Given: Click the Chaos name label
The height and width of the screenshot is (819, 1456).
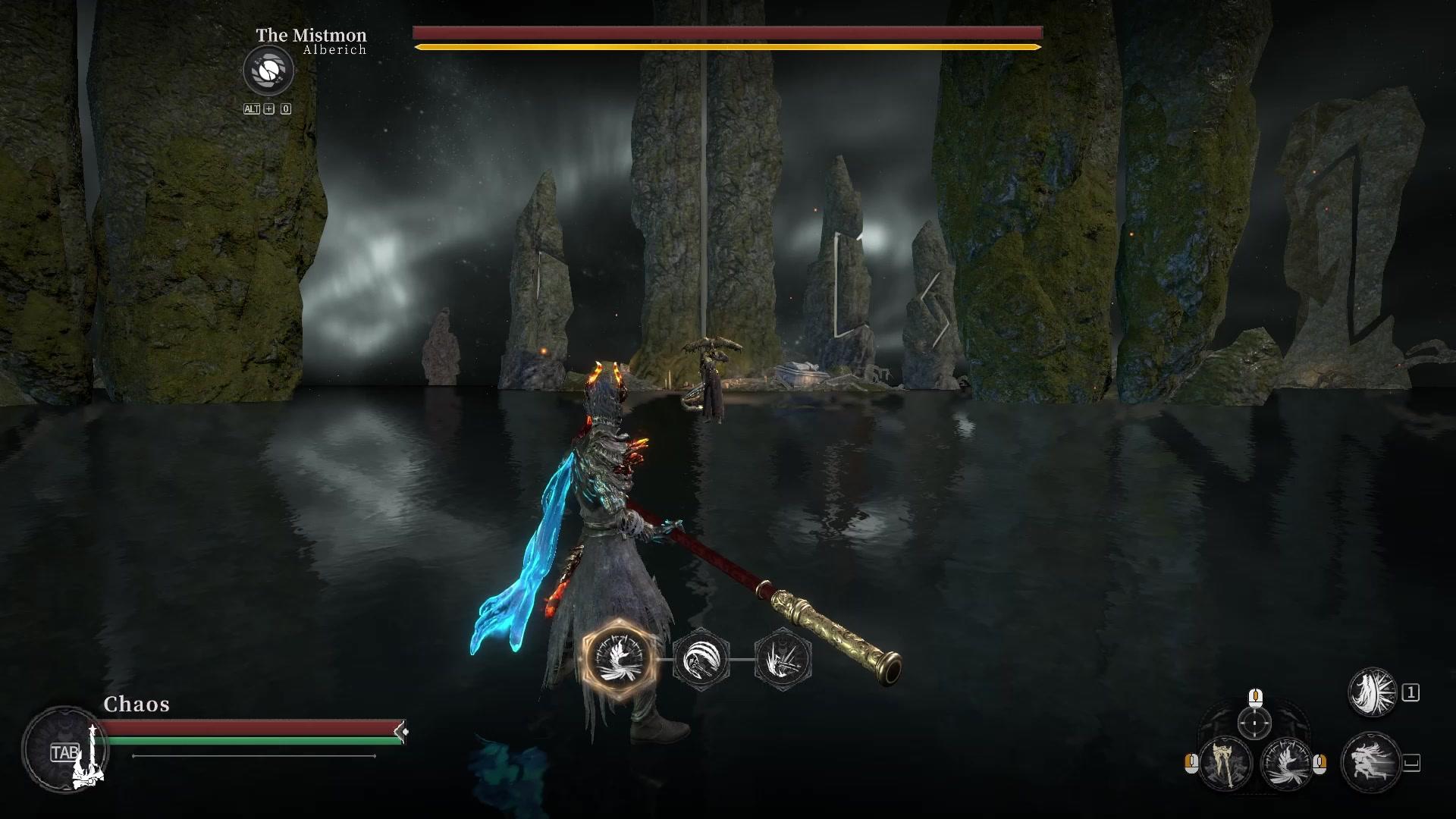Looking at the screenshot, I should click(135, 704).
